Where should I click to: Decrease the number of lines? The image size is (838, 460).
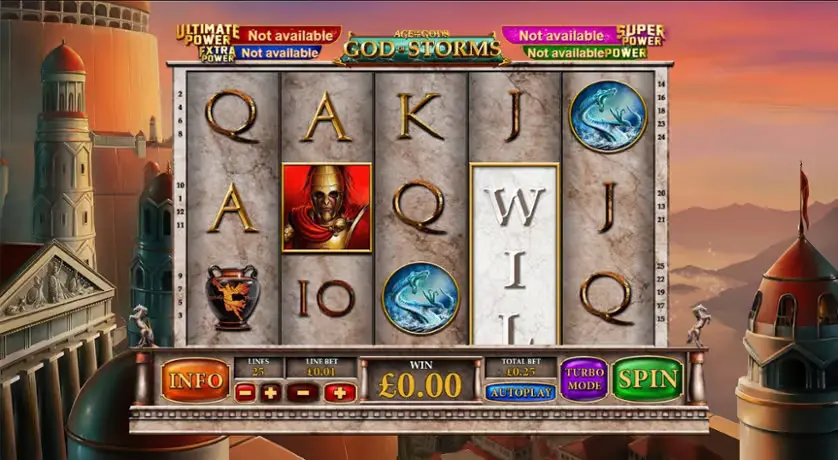click(245, 393)
